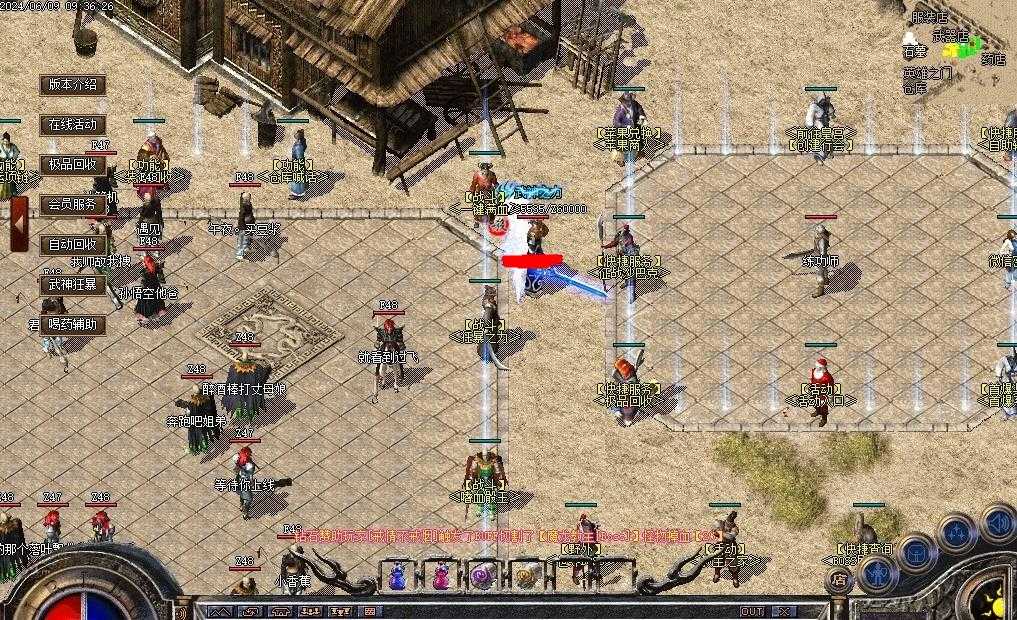This screenshot has width=1017, height=620.
Task: Open 会员服务 member services
Action: click(73, 204)
